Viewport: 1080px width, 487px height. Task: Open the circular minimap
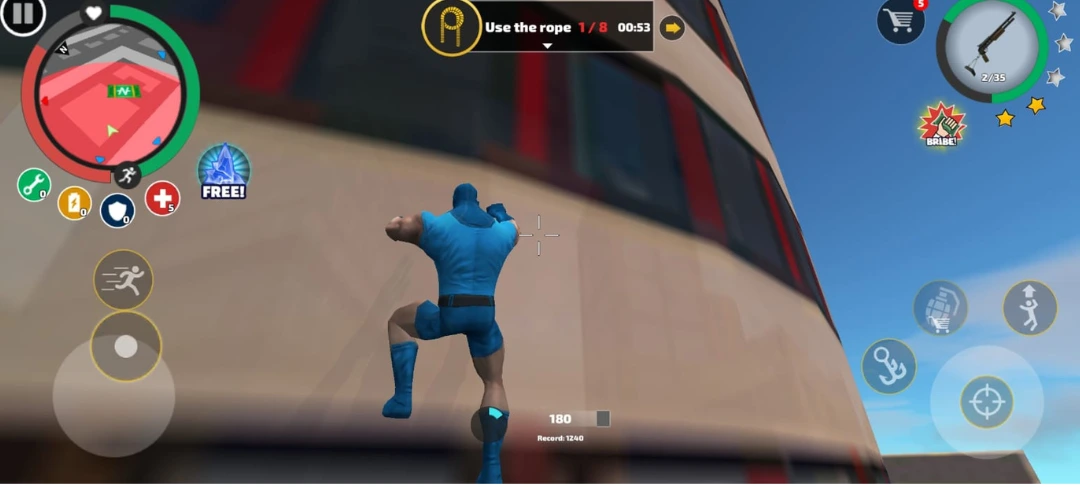tap(110, 95)
